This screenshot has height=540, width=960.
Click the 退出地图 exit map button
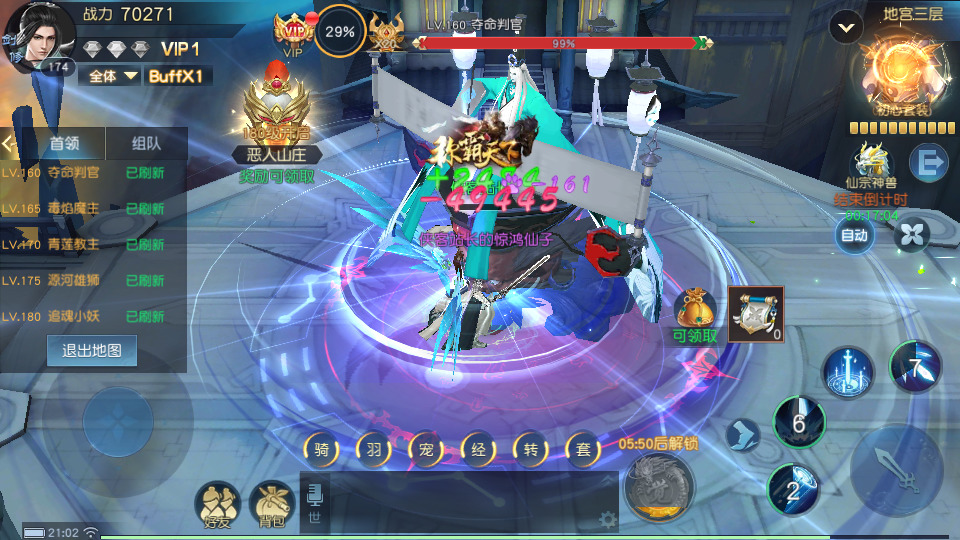pyautogui.click(x=92, y=351)
